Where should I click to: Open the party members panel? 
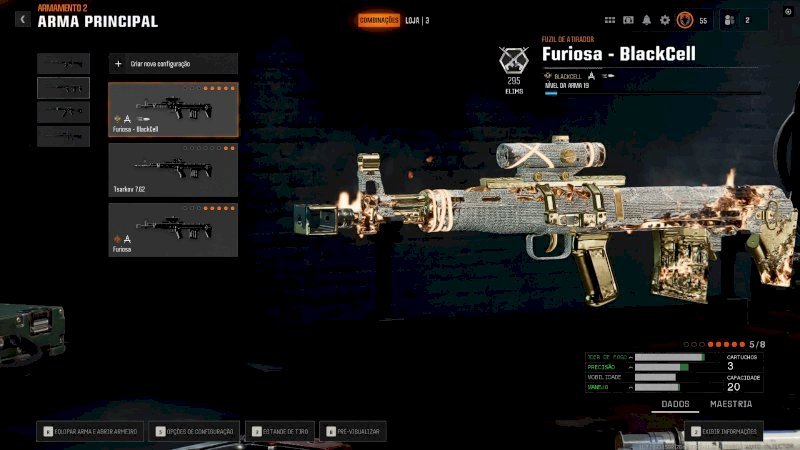741,20
